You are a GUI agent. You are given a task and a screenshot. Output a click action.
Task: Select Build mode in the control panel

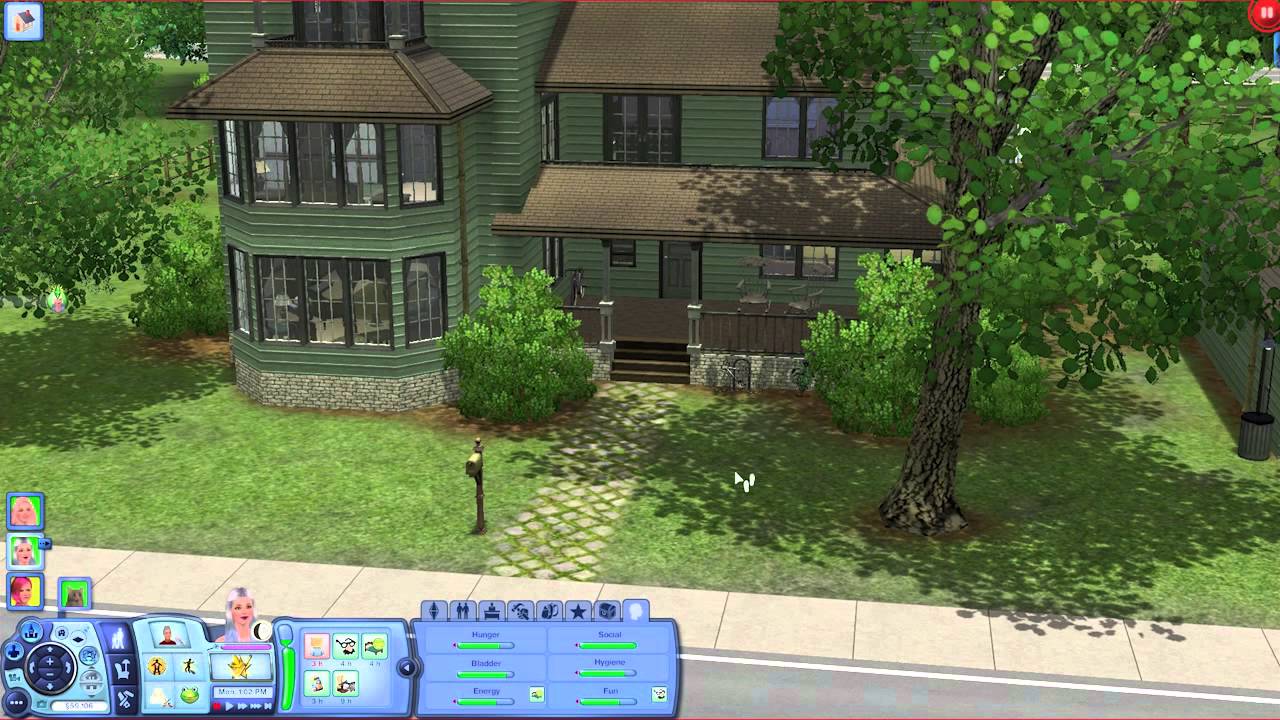(x=124, y=695)
